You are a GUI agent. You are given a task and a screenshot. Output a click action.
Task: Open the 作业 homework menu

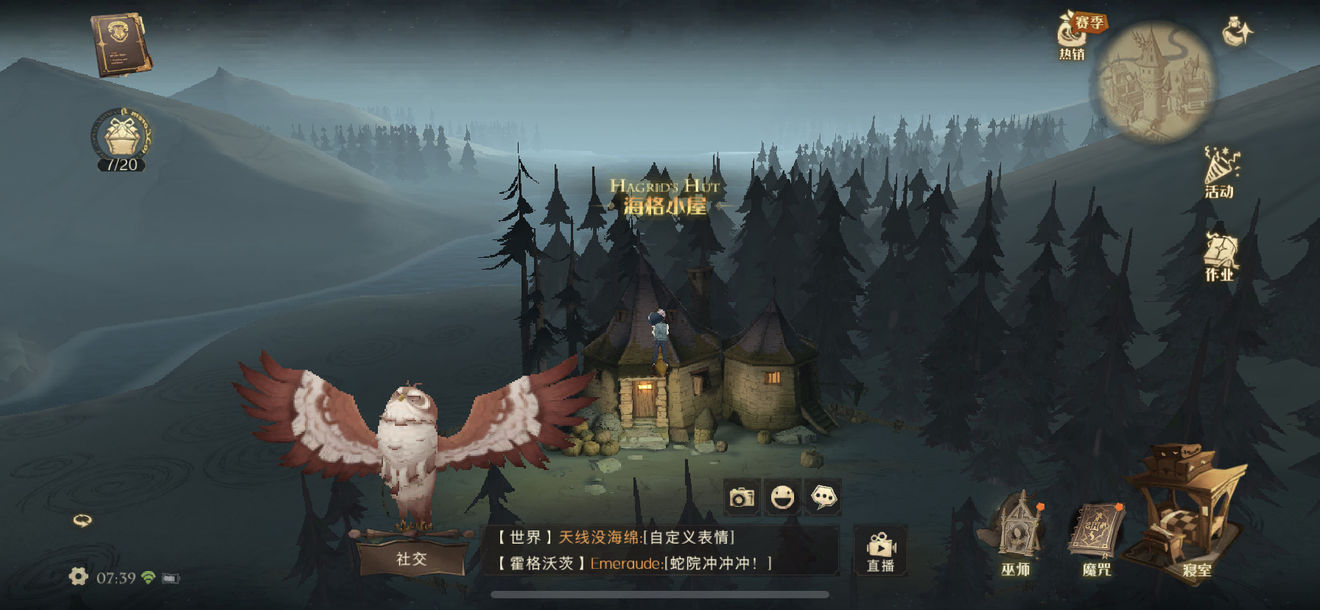[x=1220, y=255]
